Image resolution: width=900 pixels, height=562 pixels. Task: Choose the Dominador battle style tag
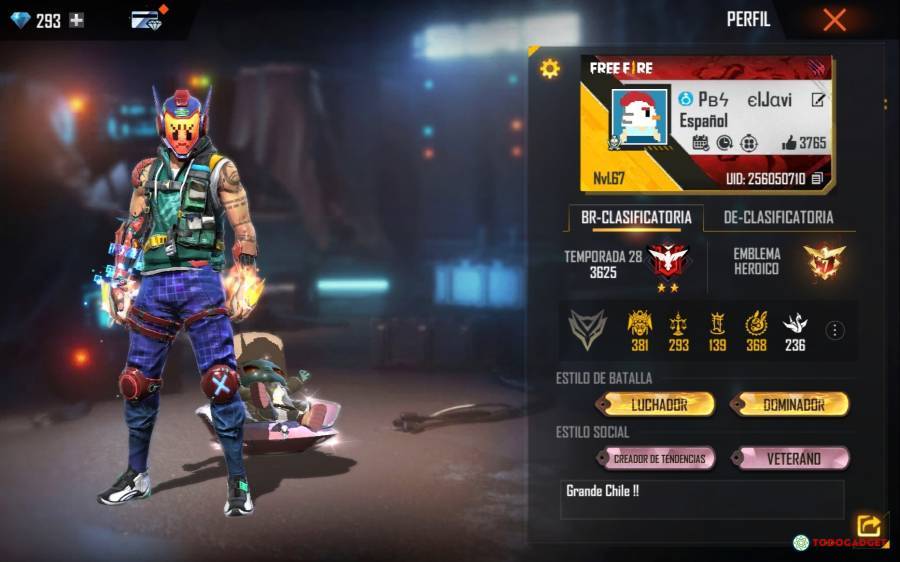[792, 404]
